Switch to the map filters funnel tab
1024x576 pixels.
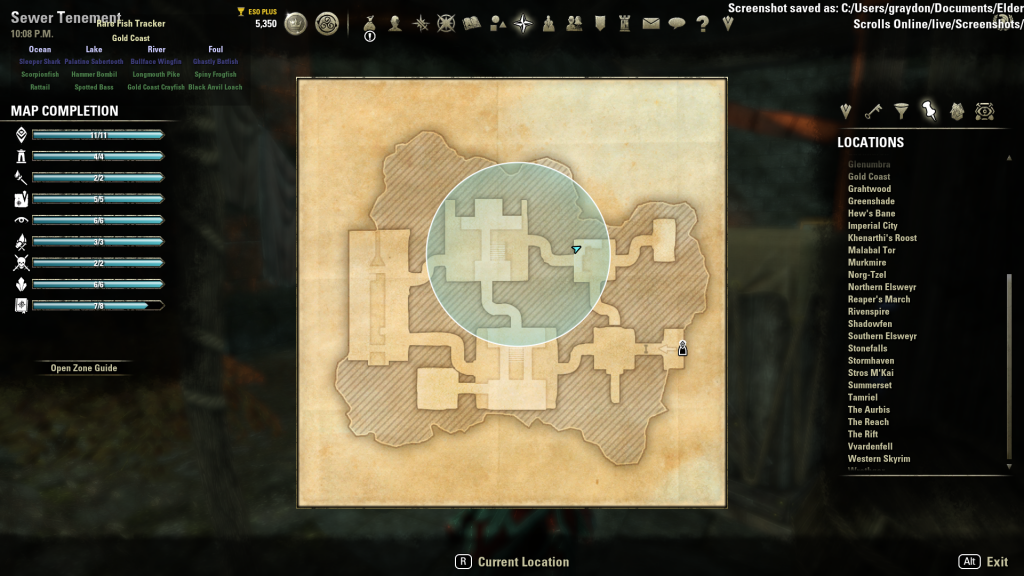901,111
